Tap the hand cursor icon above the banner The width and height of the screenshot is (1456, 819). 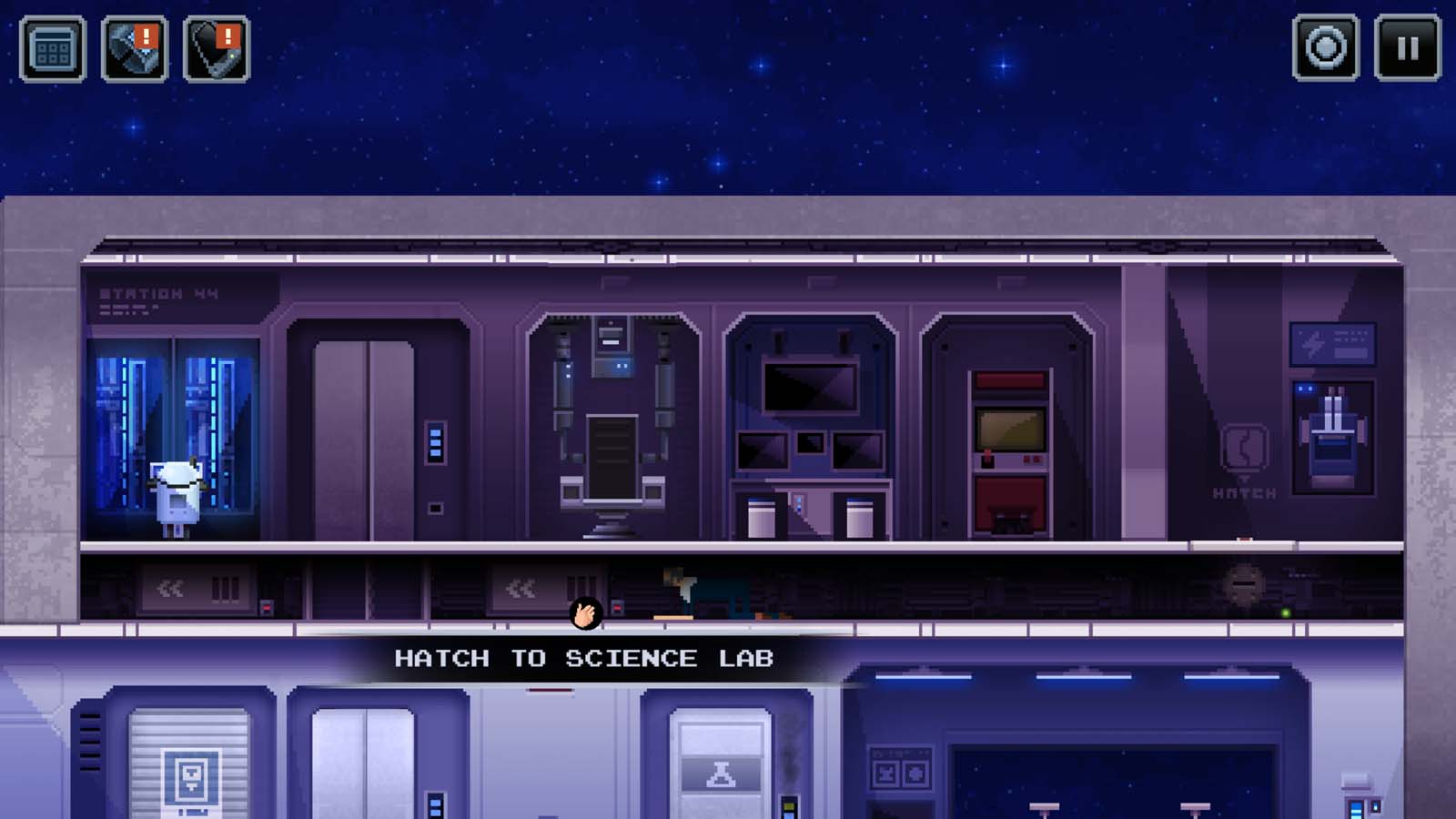(587, 614)
